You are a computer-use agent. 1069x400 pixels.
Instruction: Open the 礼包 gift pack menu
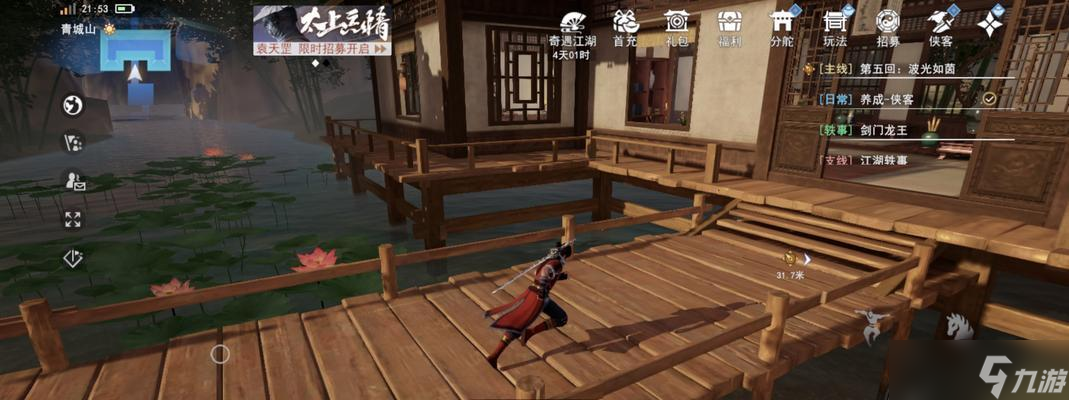(x=677, y=23)
